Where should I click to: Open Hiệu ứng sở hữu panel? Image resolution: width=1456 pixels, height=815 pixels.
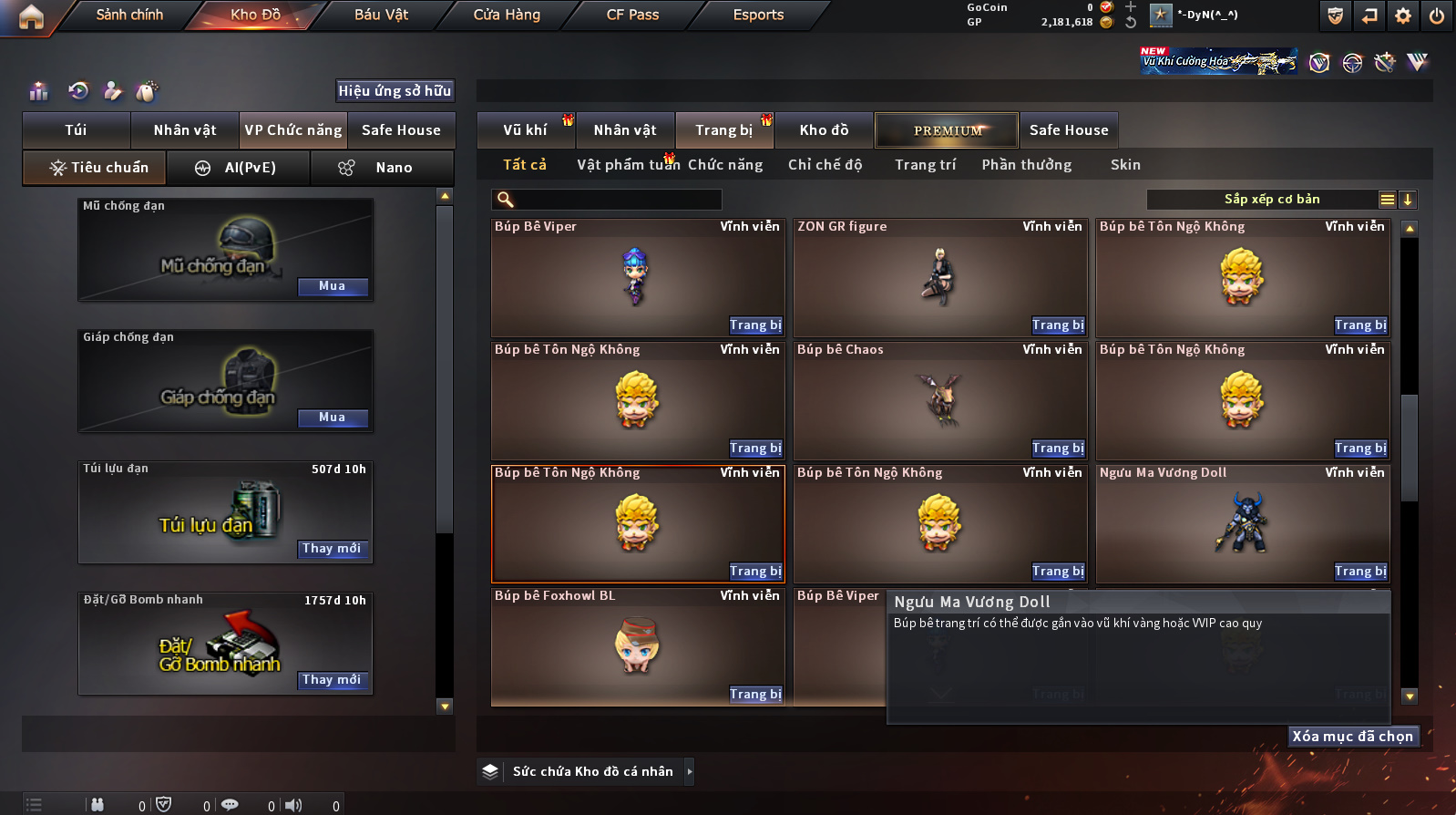click(395, 91)
